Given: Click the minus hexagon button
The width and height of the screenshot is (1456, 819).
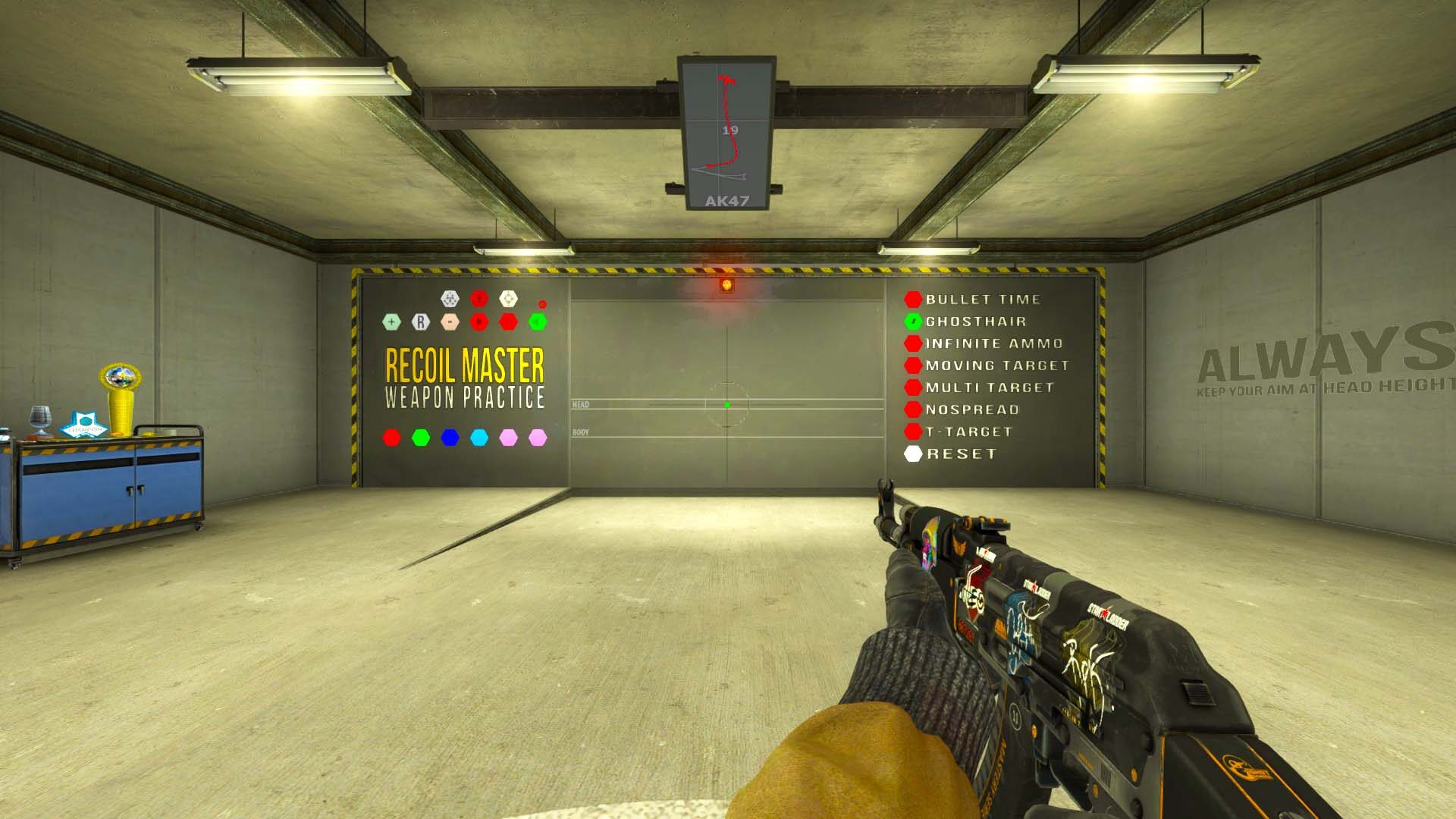Looking at the screenshot, I should point(450,322).
